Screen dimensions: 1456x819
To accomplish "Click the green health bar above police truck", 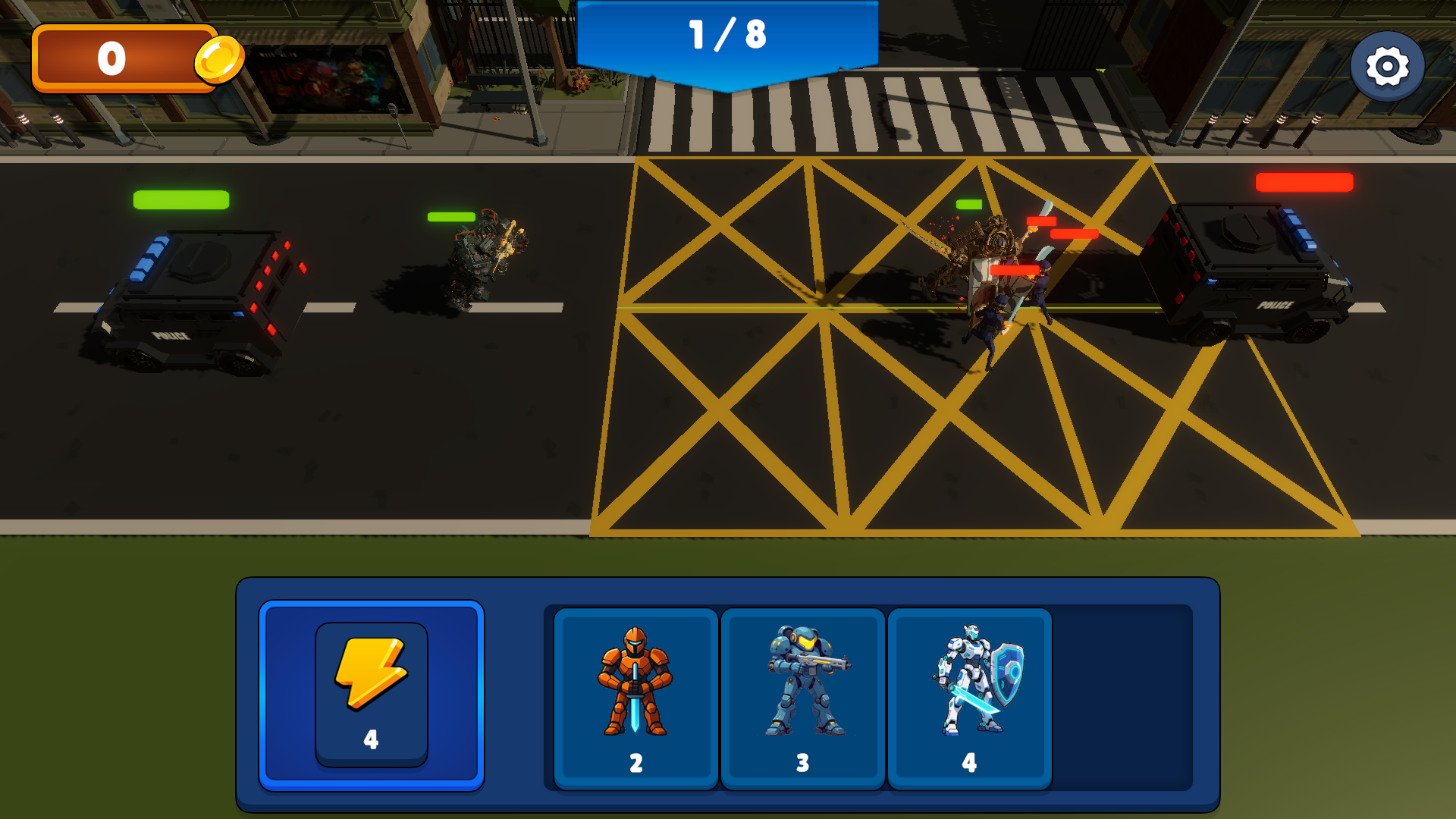I will point(180,199).
